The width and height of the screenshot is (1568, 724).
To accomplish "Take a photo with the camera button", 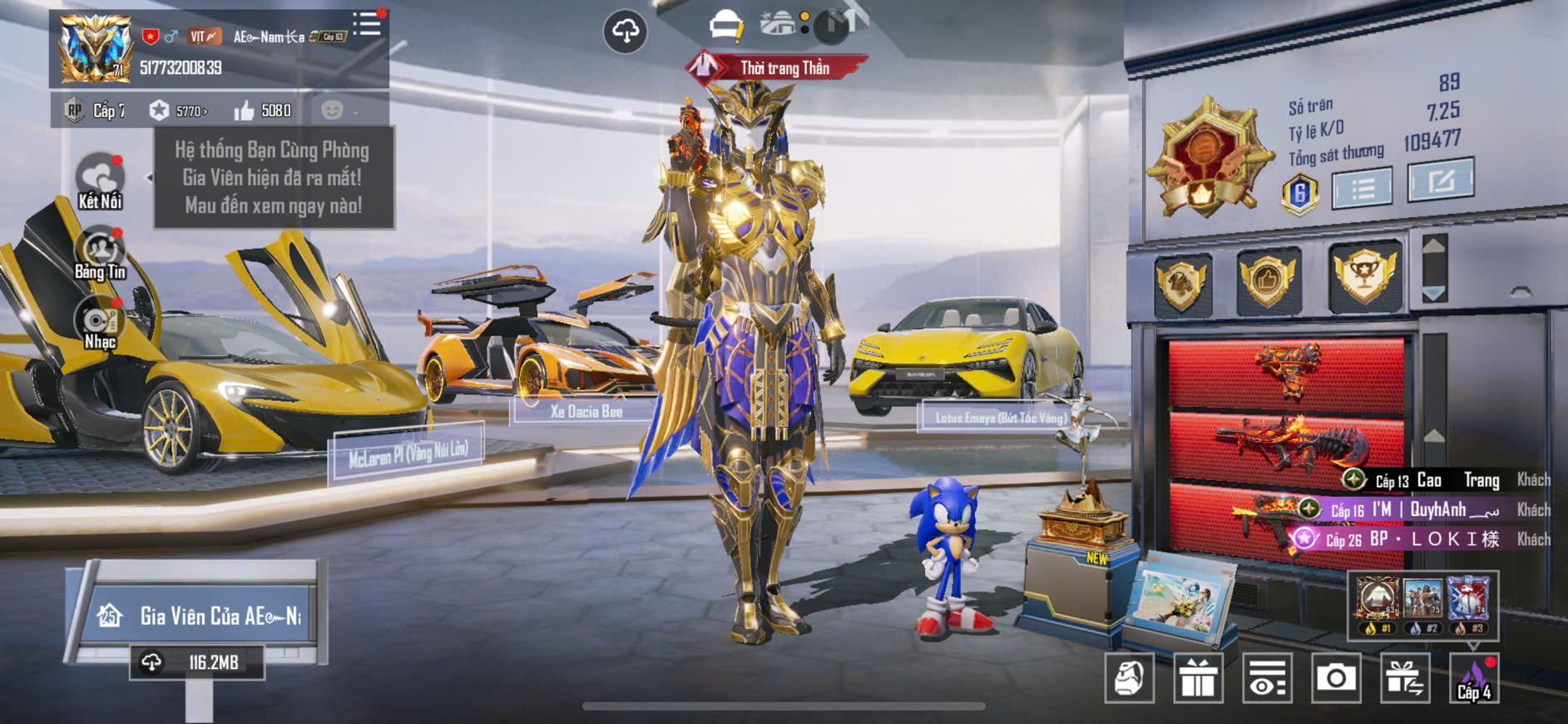I will tap(1336, 678).
